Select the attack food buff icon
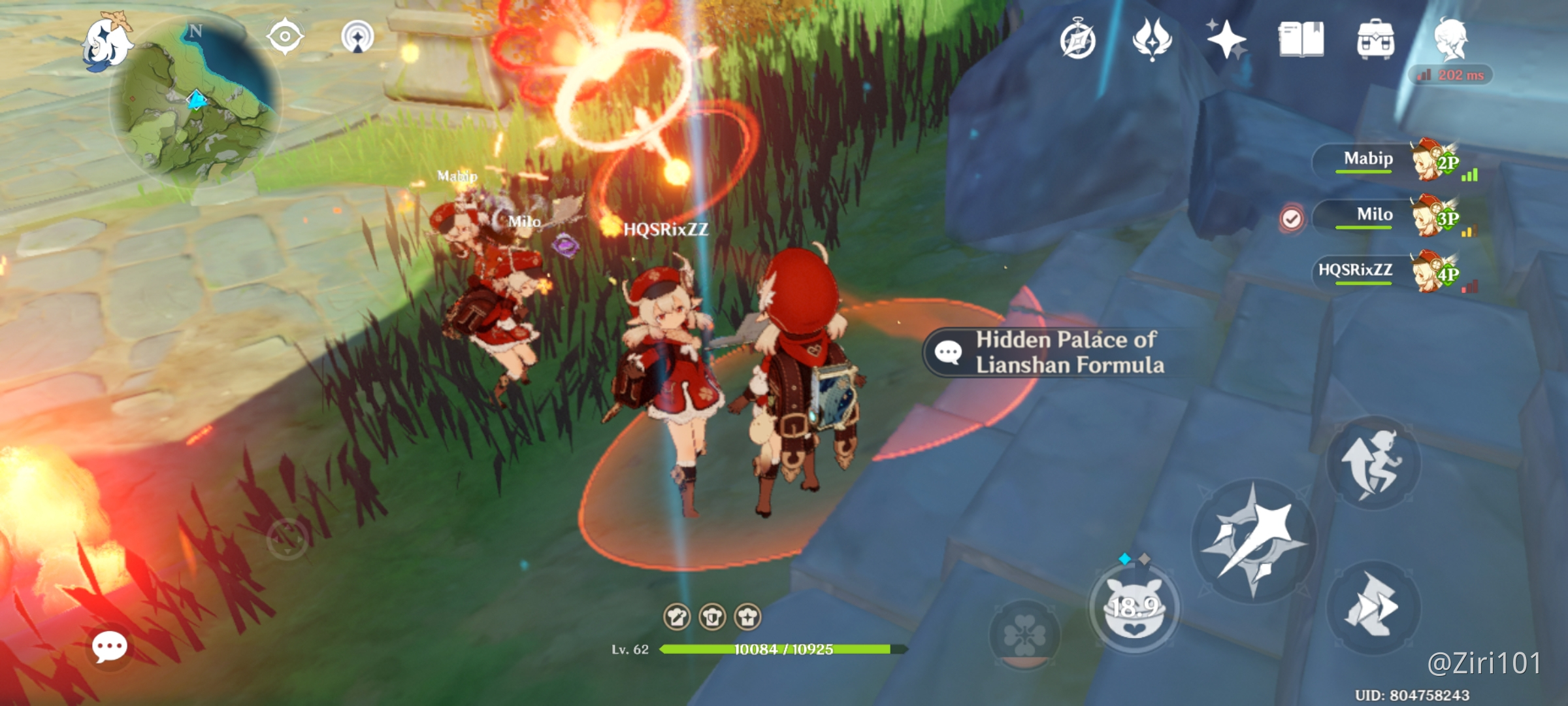Image resolution: width=1568 pixels, height=706 pixels. pos(678,617)
